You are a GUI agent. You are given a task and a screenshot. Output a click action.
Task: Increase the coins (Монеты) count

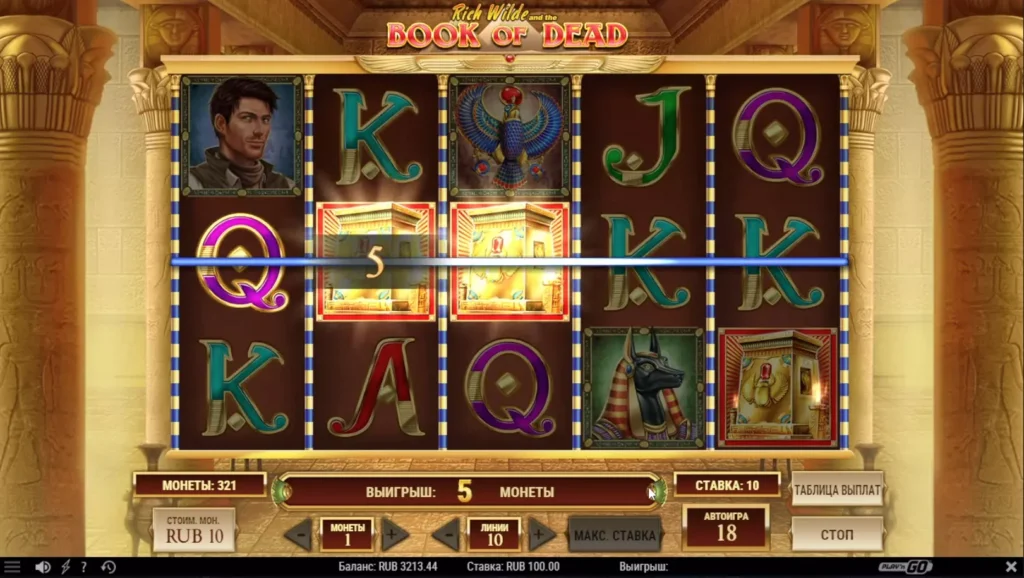(x=395, y=535)
